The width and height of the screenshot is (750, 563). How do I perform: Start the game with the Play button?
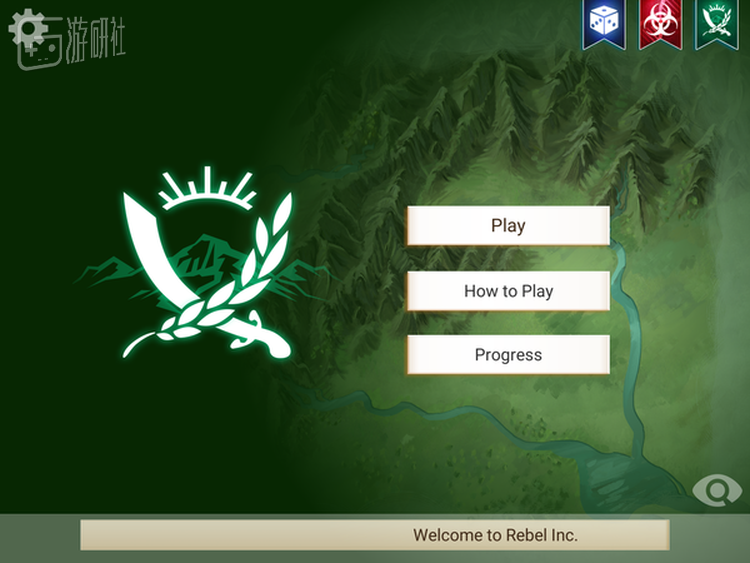point(508,226)
